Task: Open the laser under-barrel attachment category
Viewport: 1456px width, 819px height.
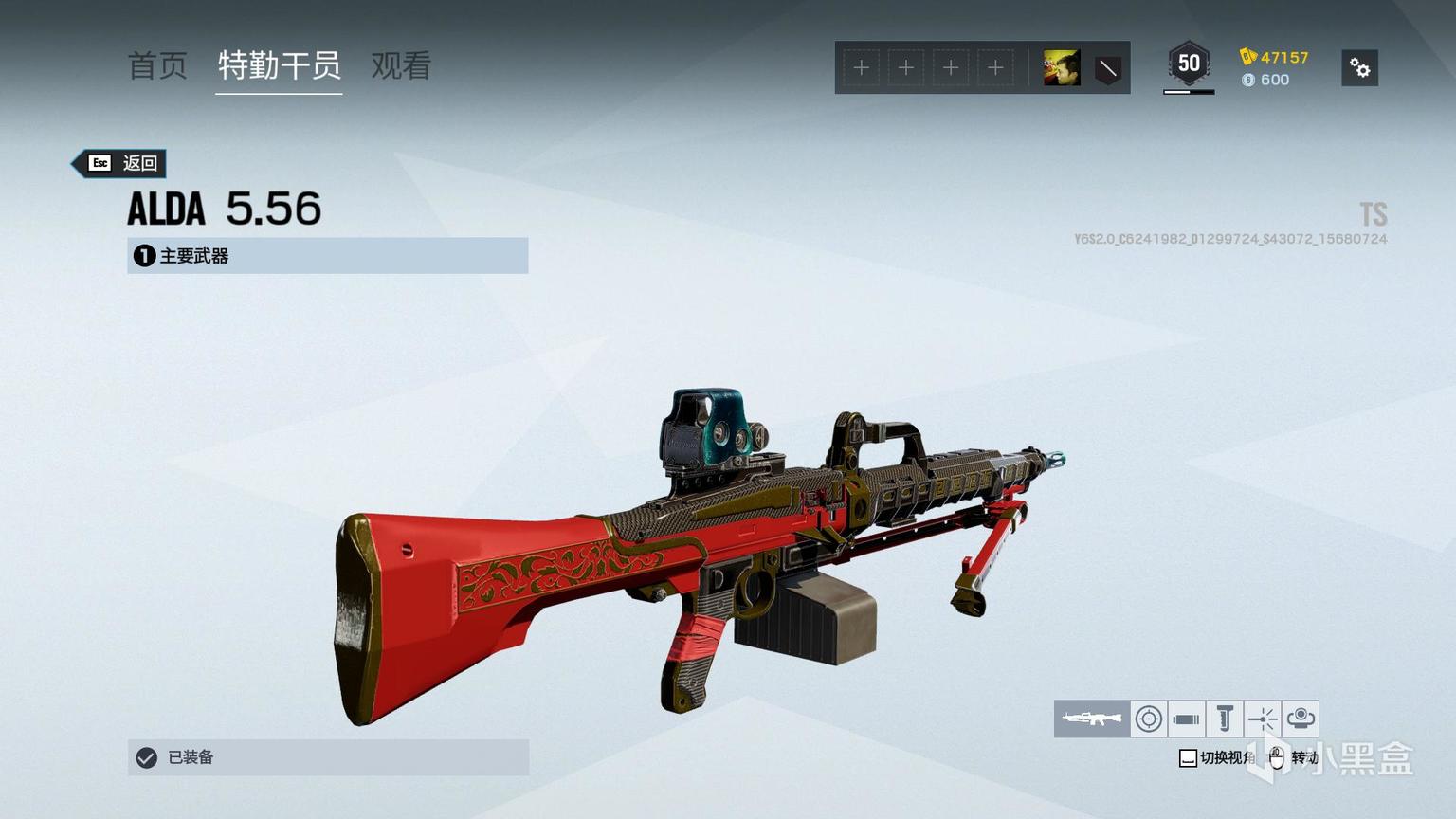Action: 1263,719
